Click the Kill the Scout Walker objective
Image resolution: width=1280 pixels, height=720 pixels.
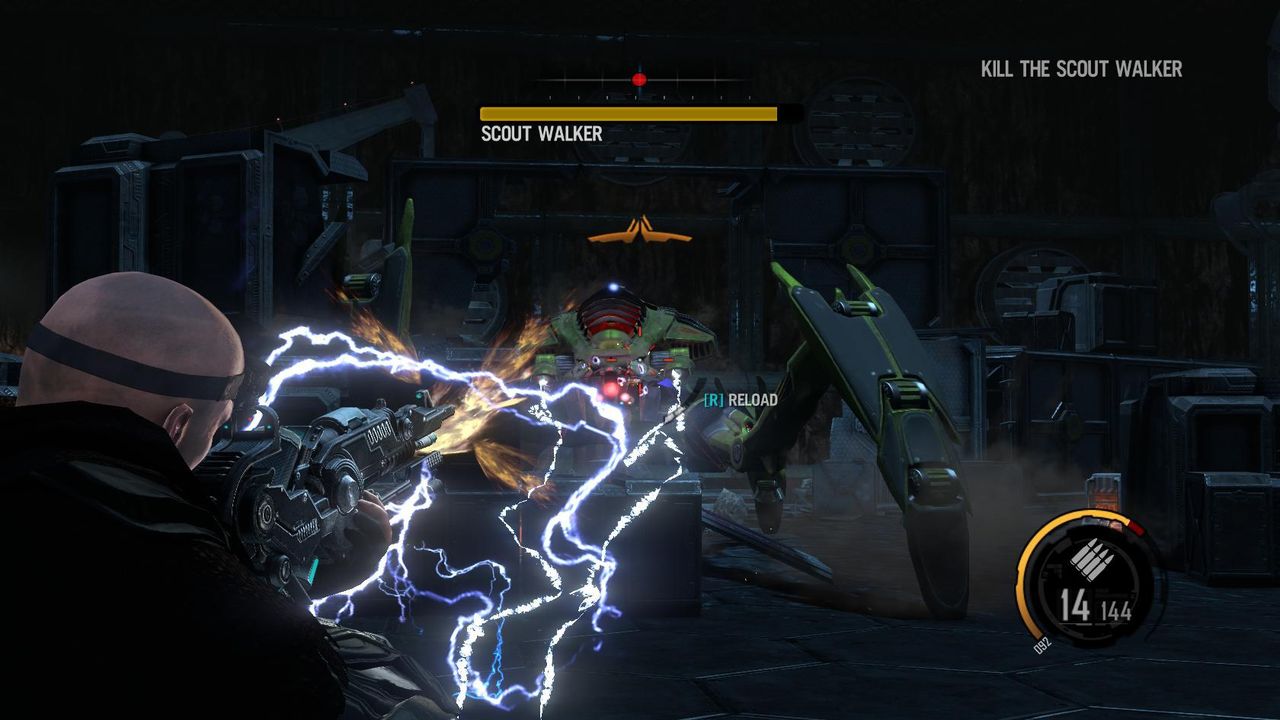coord(1081,69)
